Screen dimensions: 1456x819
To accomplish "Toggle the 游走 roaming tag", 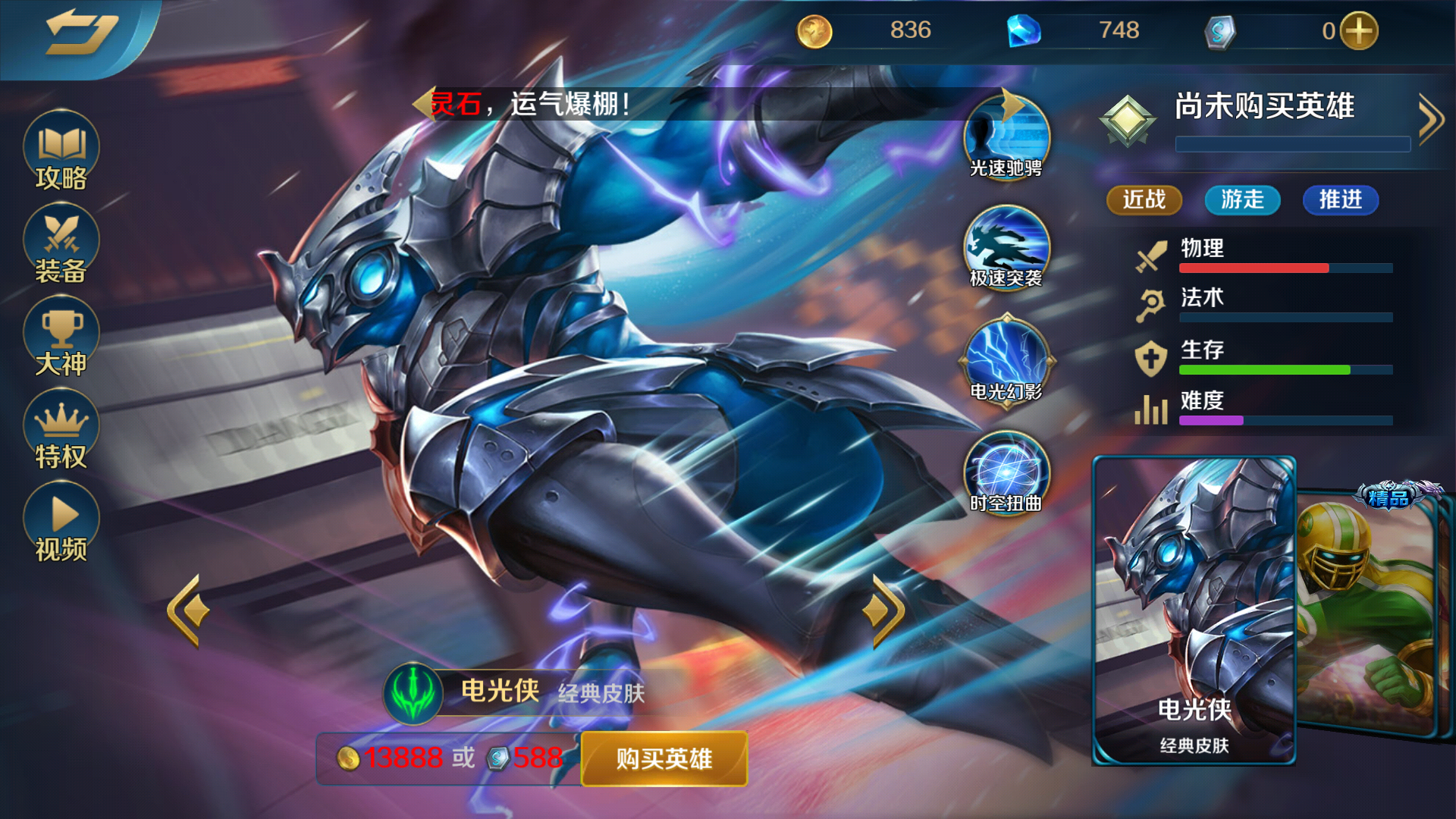I will 1241,200.
